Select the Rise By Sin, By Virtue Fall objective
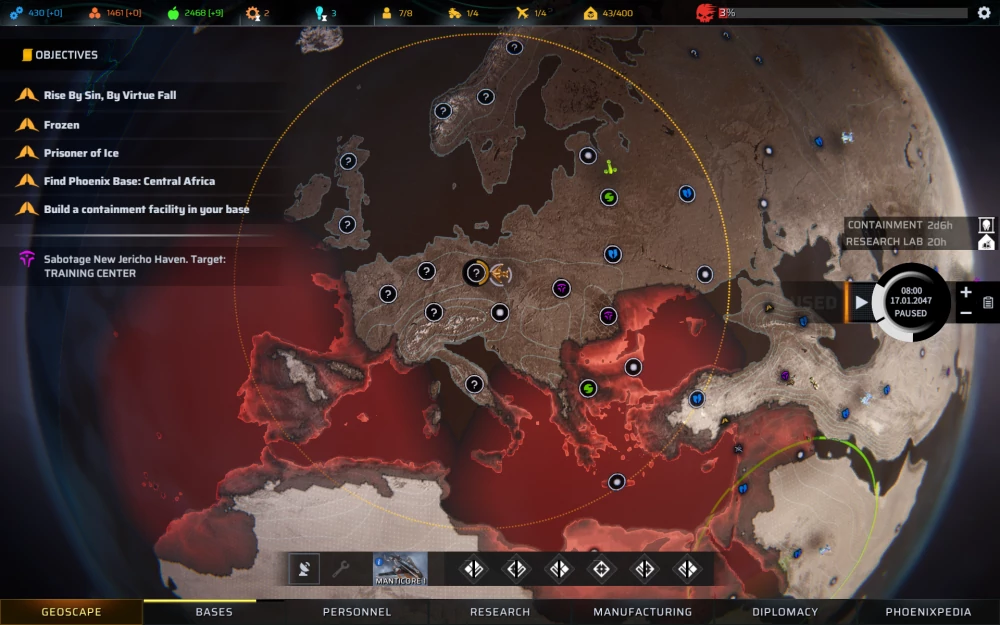The height and width of the screenshot is (625, 1000). click(110, 95)
